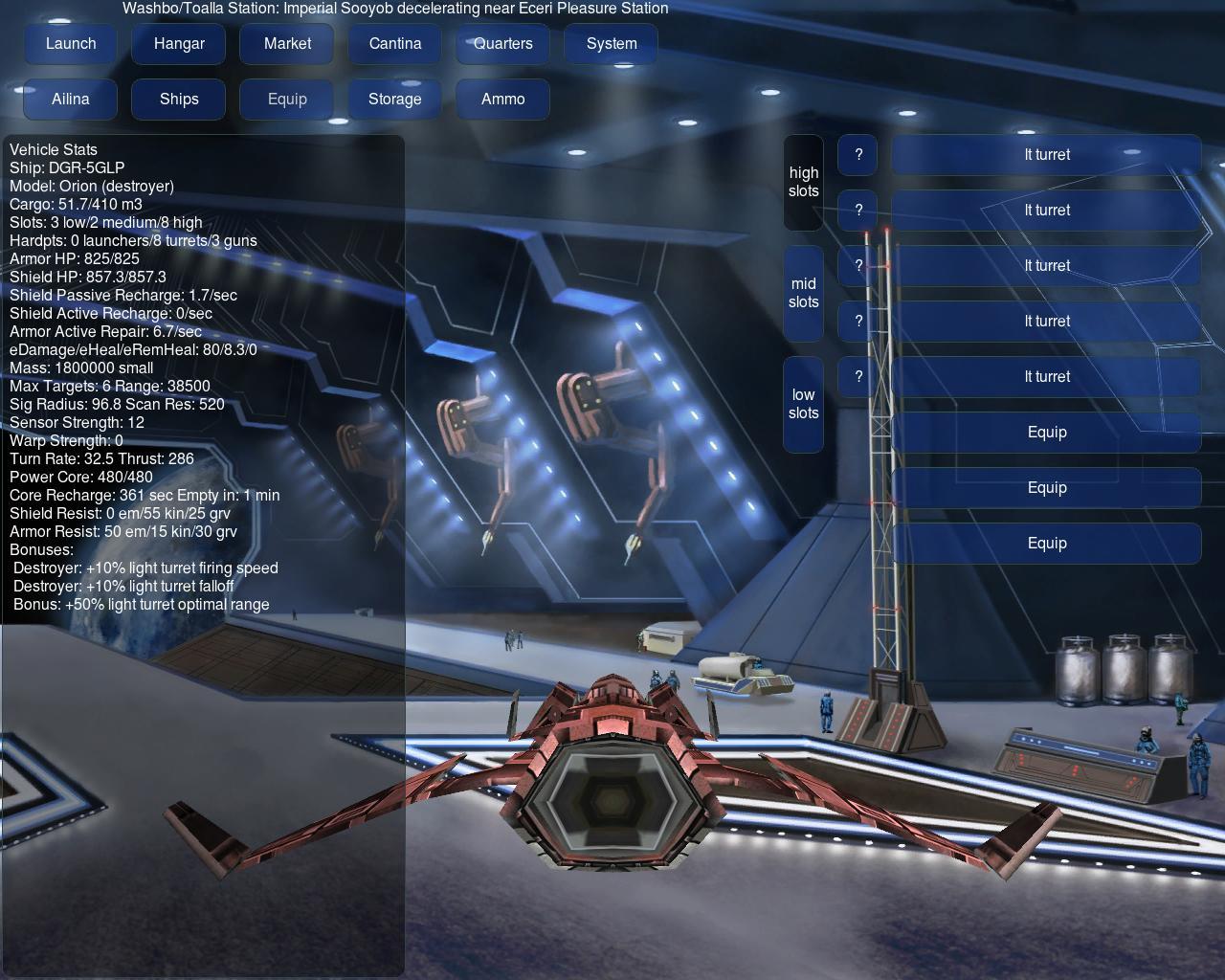Go to the Market

pyautogui.click(x=287, y=44)
